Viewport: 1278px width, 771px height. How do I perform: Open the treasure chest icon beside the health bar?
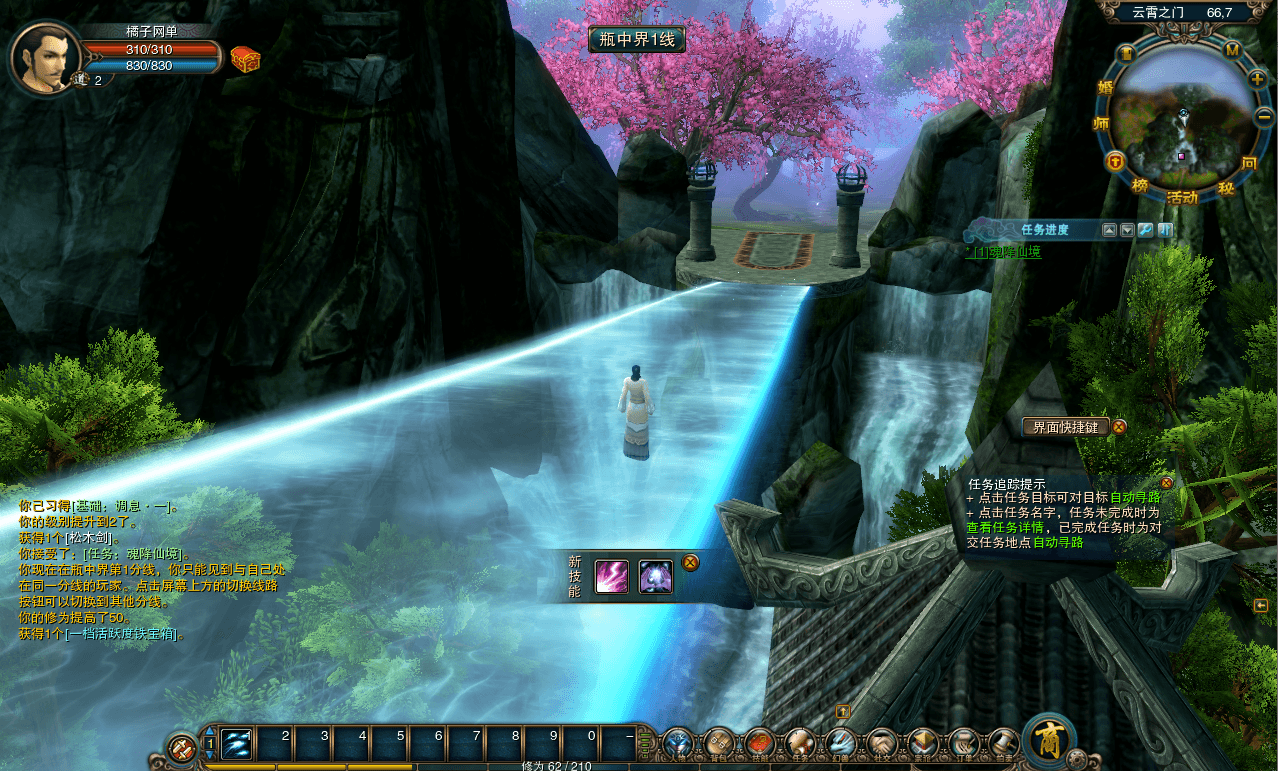click(x=245, y=59)
